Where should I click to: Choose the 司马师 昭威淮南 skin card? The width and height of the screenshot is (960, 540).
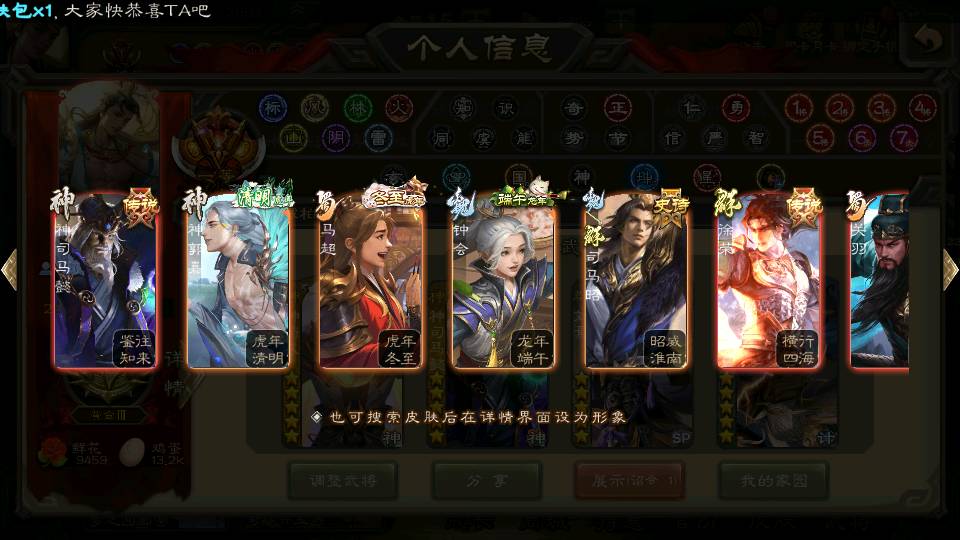[636, 282]
